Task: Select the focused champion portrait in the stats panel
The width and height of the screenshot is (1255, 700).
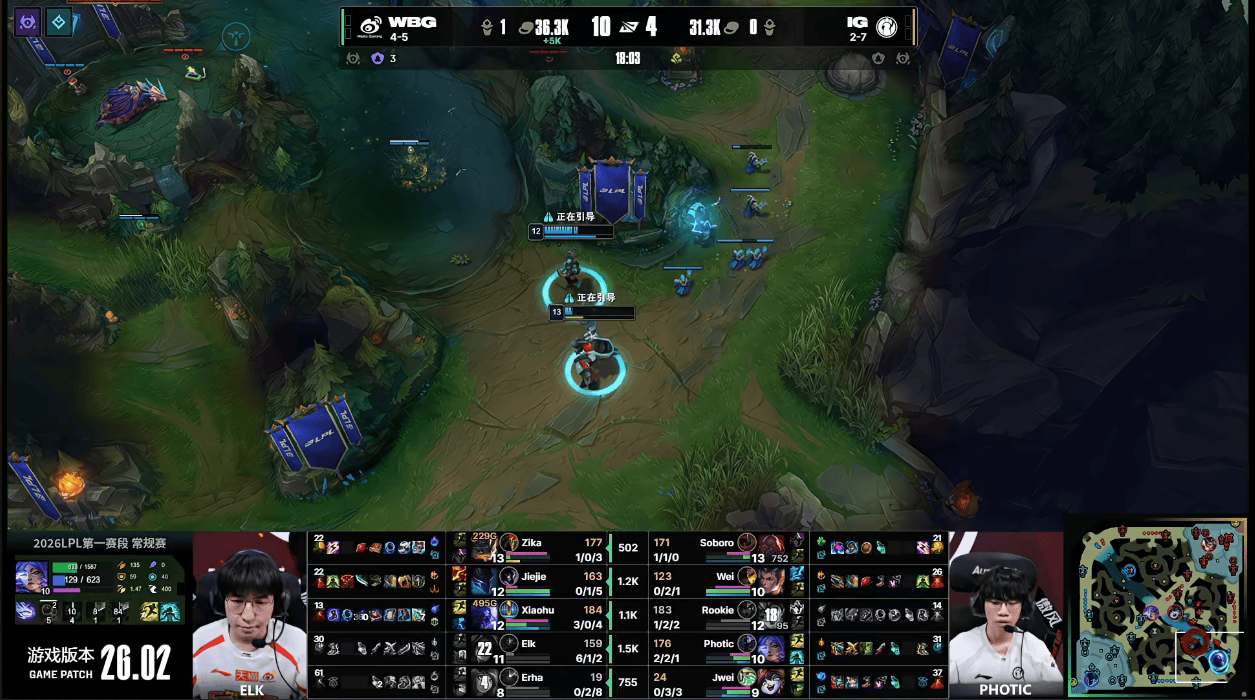Action: [x=30, y=578]
